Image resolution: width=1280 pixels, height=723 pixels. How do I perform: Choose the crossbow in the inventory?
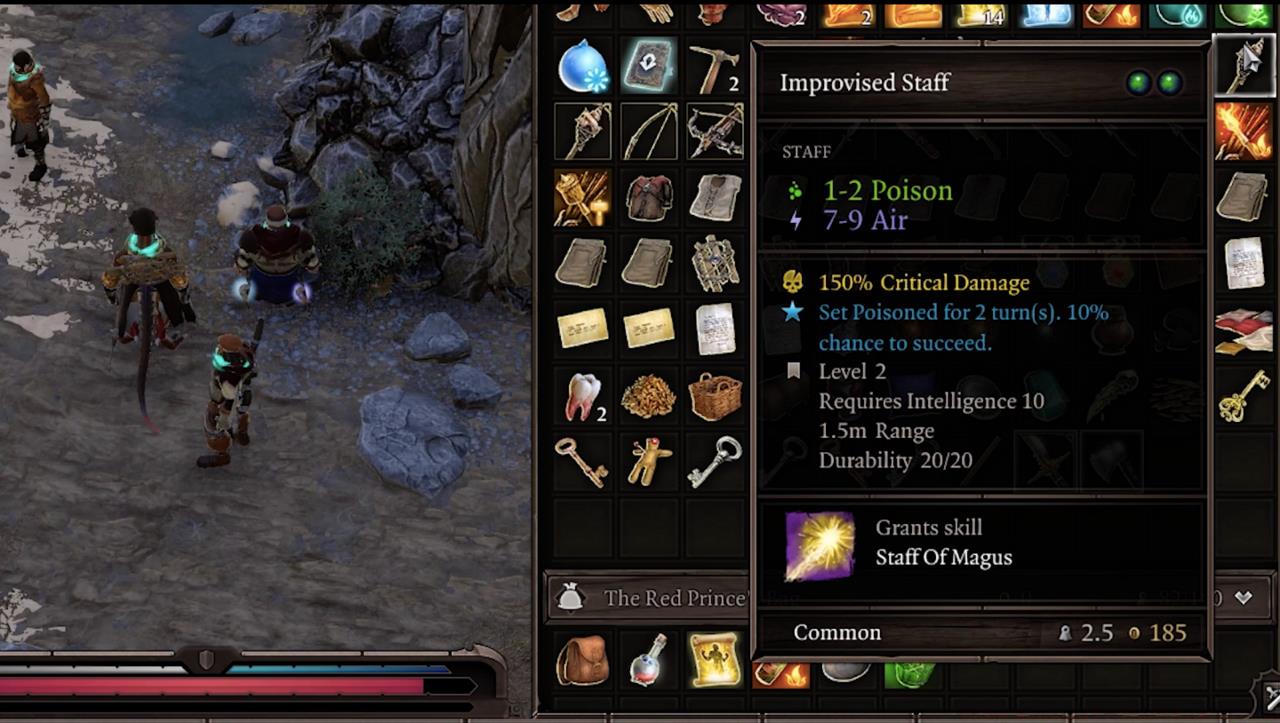pyautogui.click(x=715, y=131)
